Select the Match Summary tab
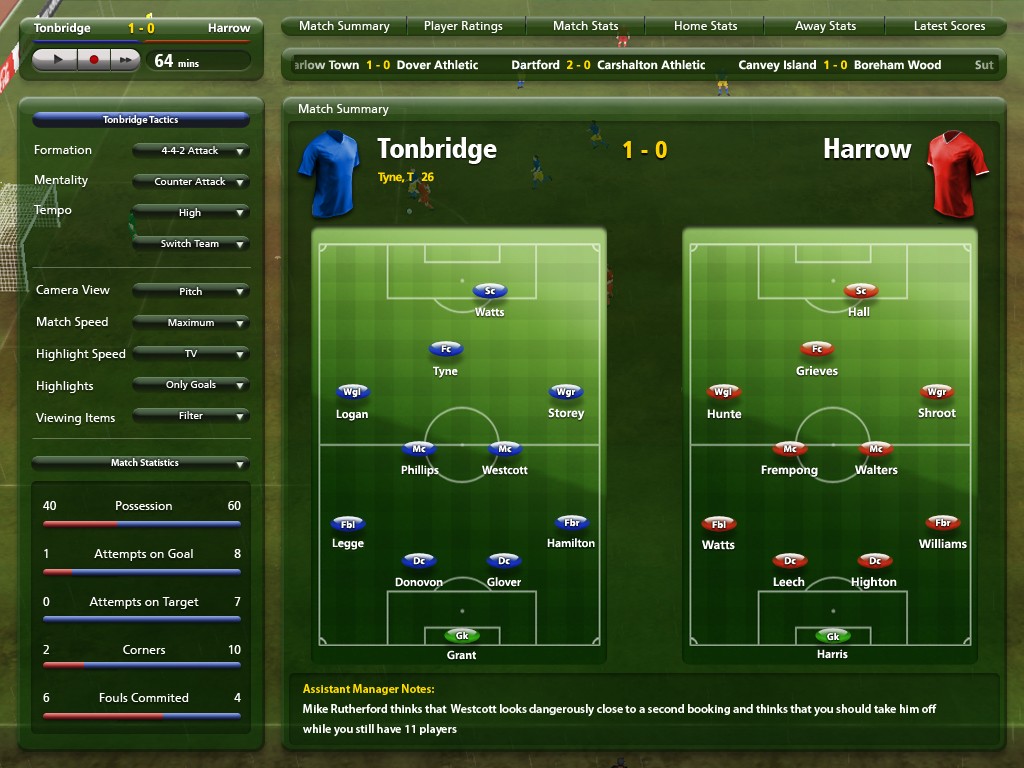1024x768 pixels. click(x=344, y=26)
